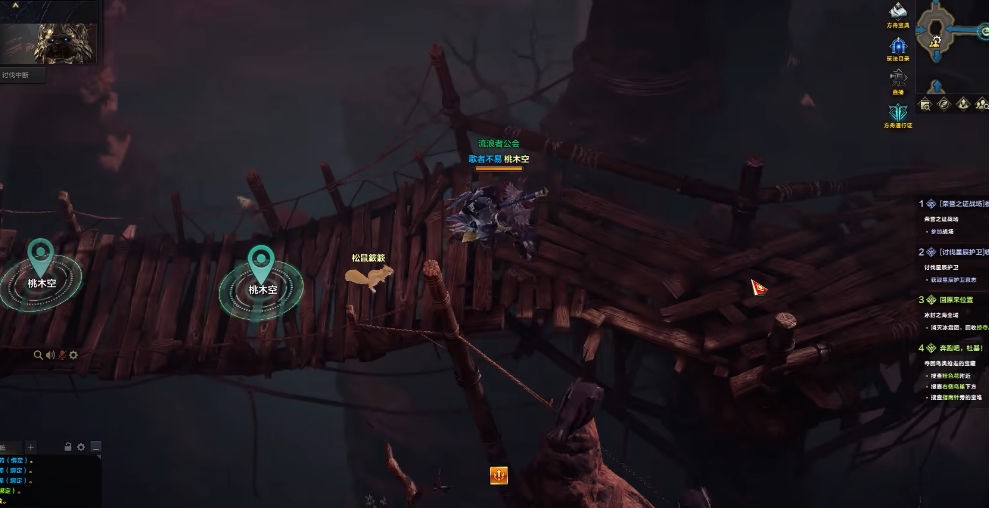Click the orange icon at bottom center
The height and width of the screenshot is (508, 989).
coord(498,475)
